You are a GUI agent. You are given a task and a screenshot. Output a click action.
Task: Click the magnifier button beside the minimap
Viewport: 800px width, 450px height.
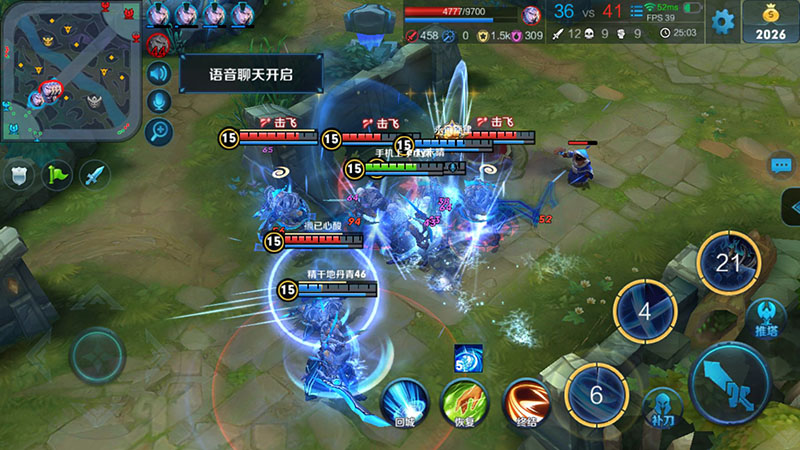(x=159, y=131)
